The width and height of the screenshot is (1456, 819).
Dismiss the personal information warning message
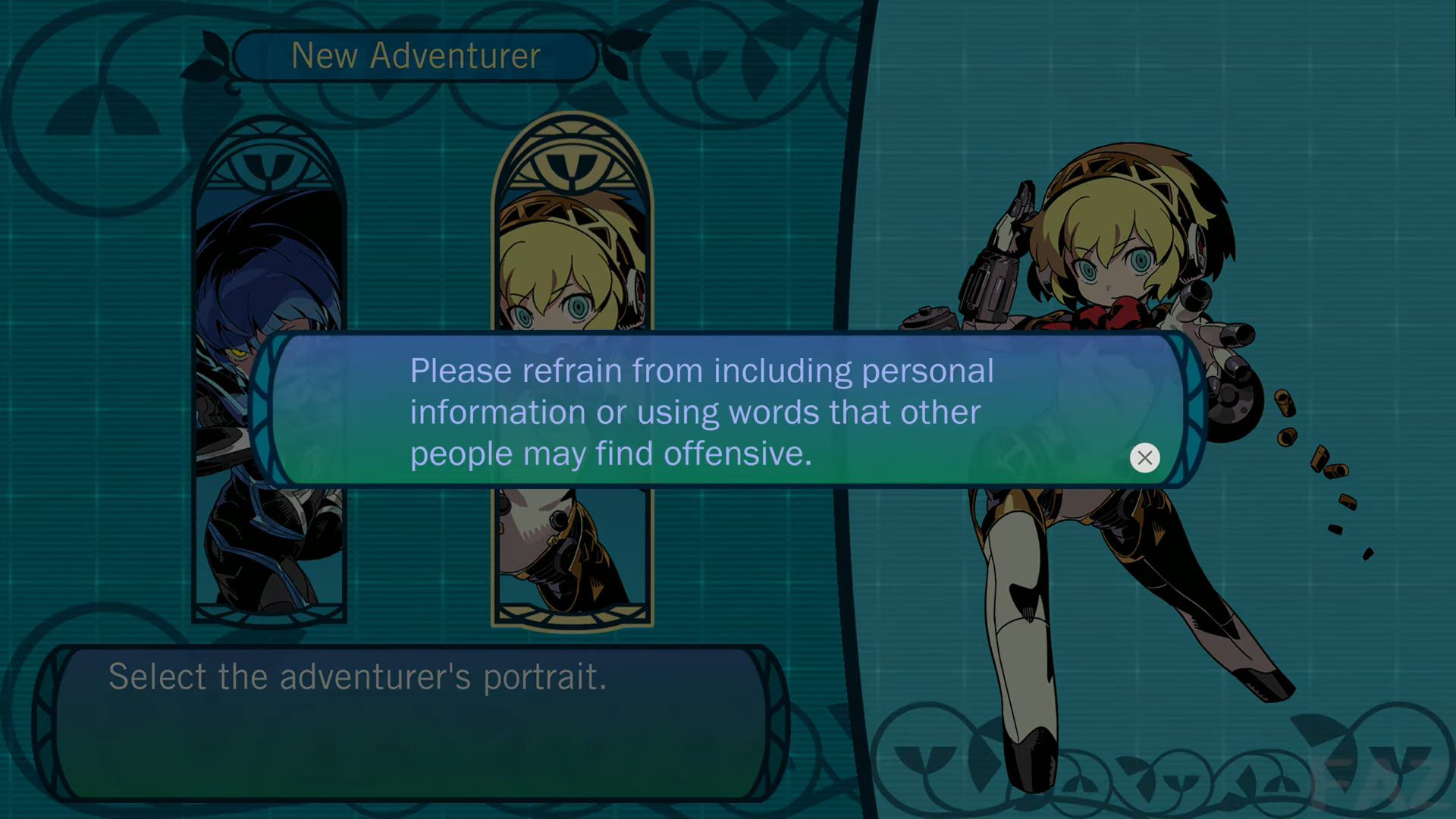[1144, 457]
